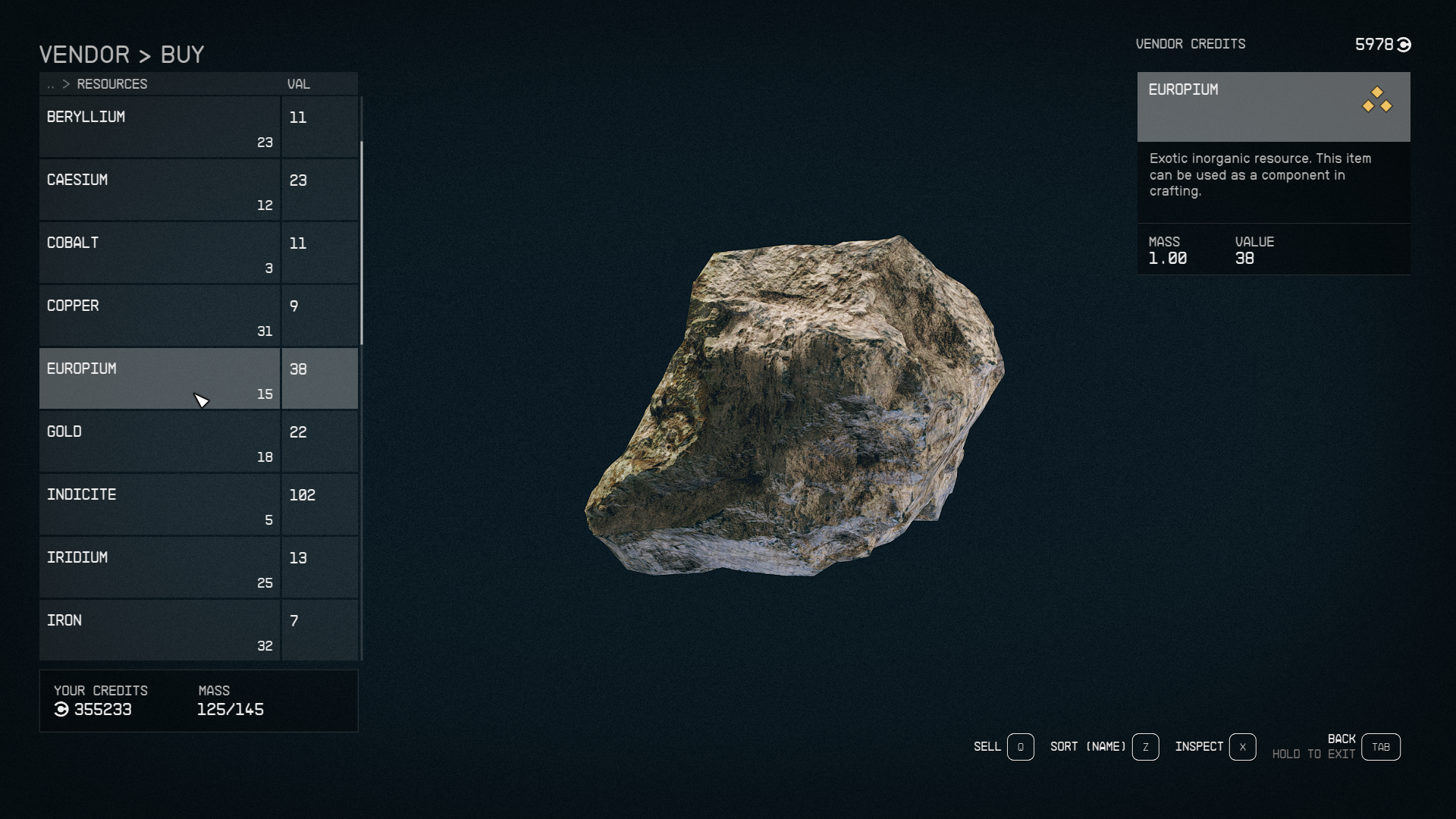1456x819 pixels.
Task: Click SORT (NAME) at the bottom bar
Action: 1087,747
